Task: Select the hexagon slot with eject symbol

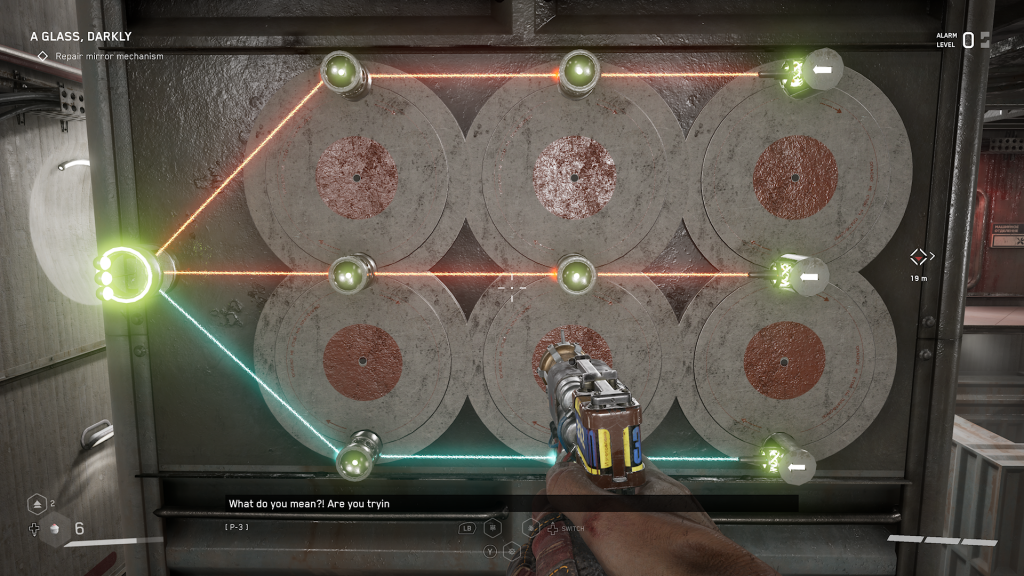Action: pyautogui.click(x=36, y=504)
